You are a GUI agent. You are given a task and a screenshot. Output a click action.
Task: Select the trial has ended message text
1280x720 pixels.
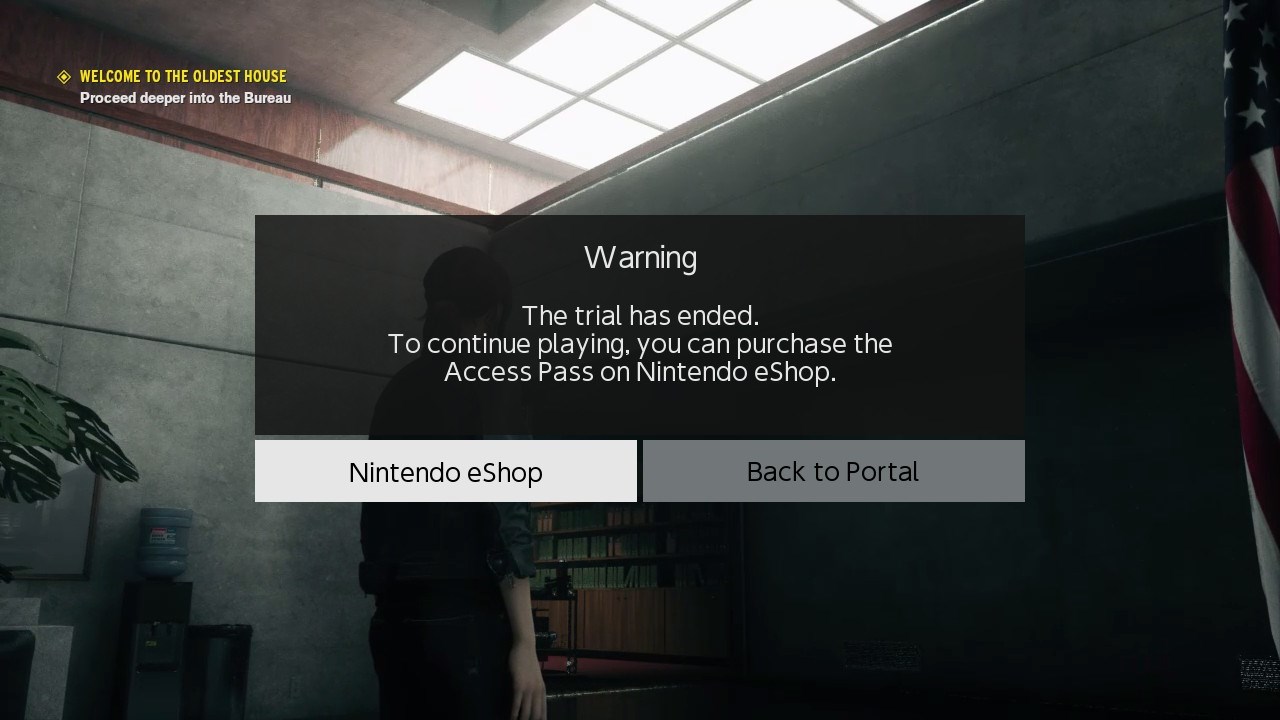click(x=639, y=315)
